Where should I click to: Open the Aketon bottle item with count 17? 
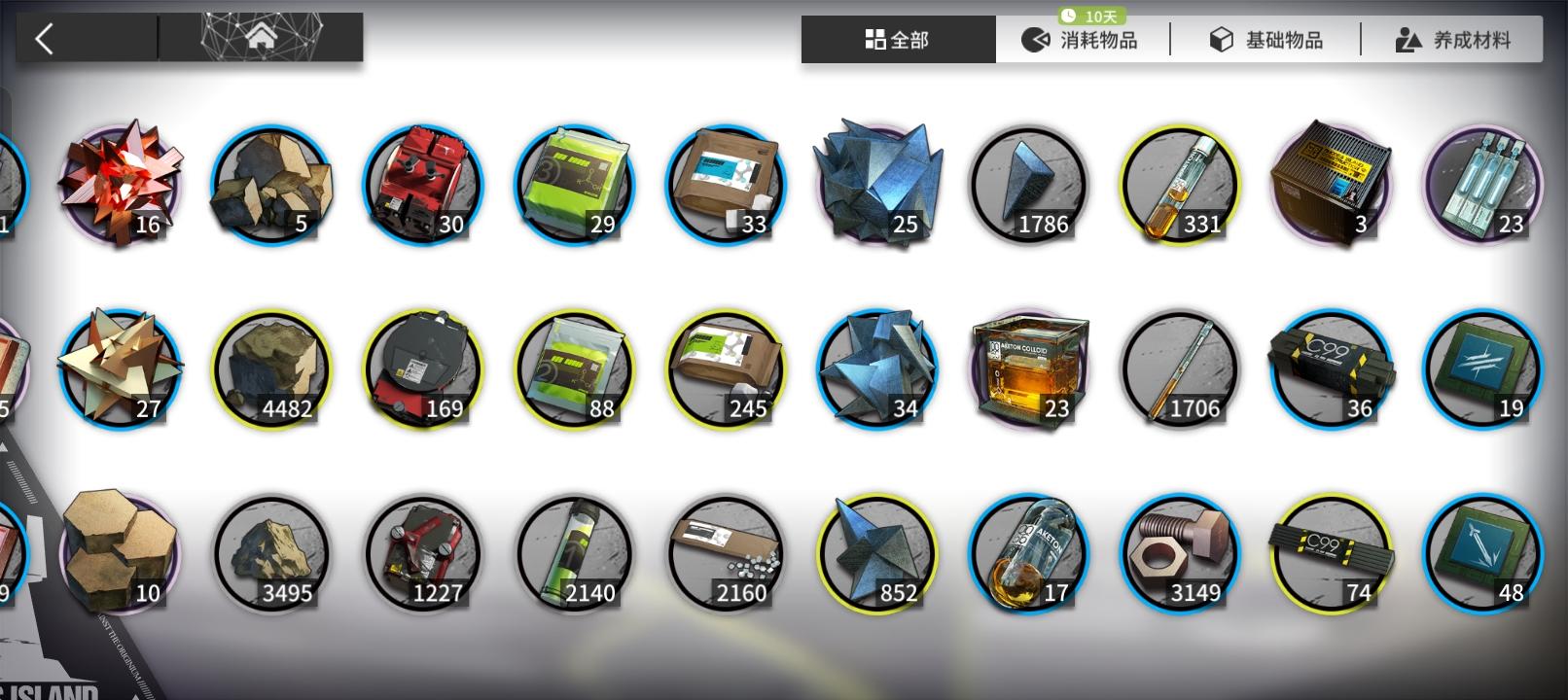pos(1029,552)
